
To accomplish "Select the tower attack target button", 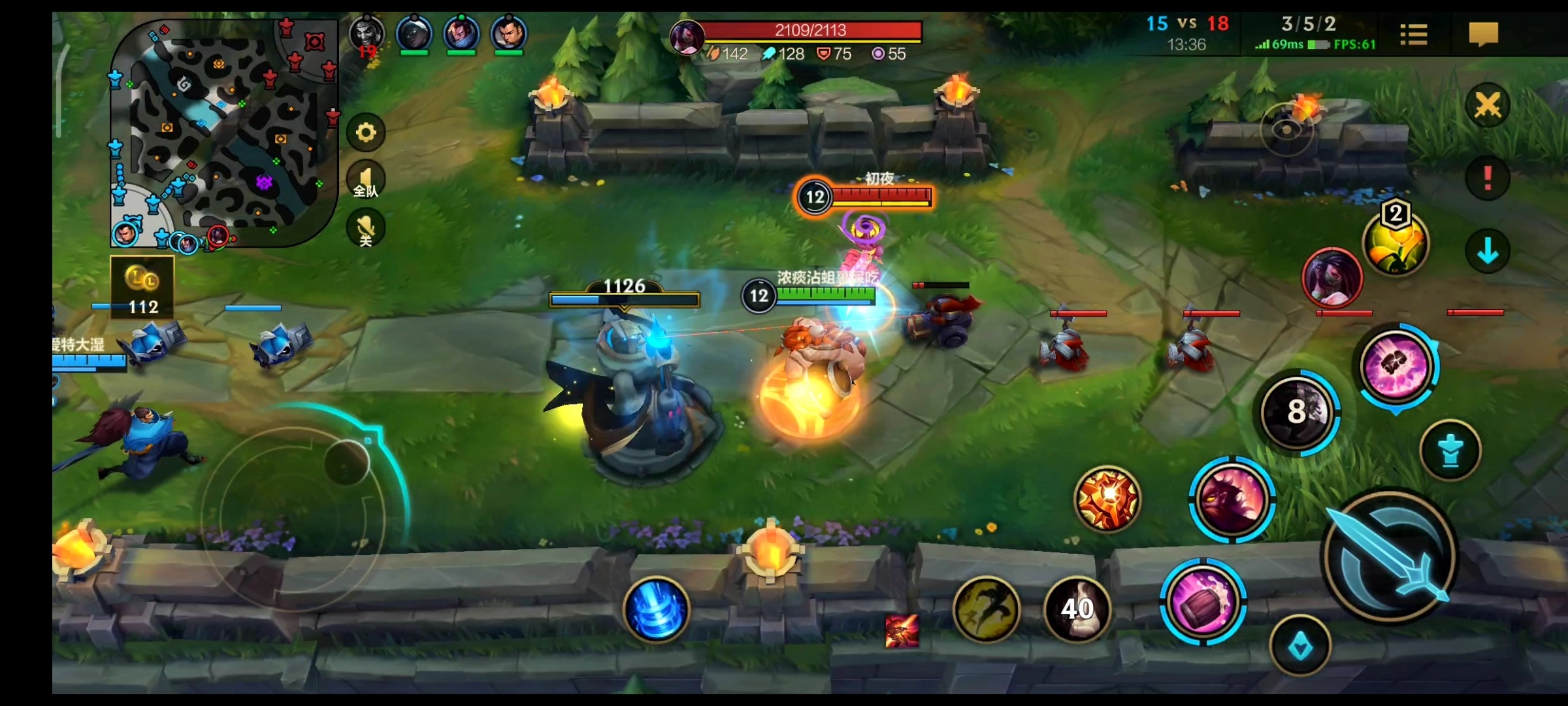I will [x=1450, y=451].
